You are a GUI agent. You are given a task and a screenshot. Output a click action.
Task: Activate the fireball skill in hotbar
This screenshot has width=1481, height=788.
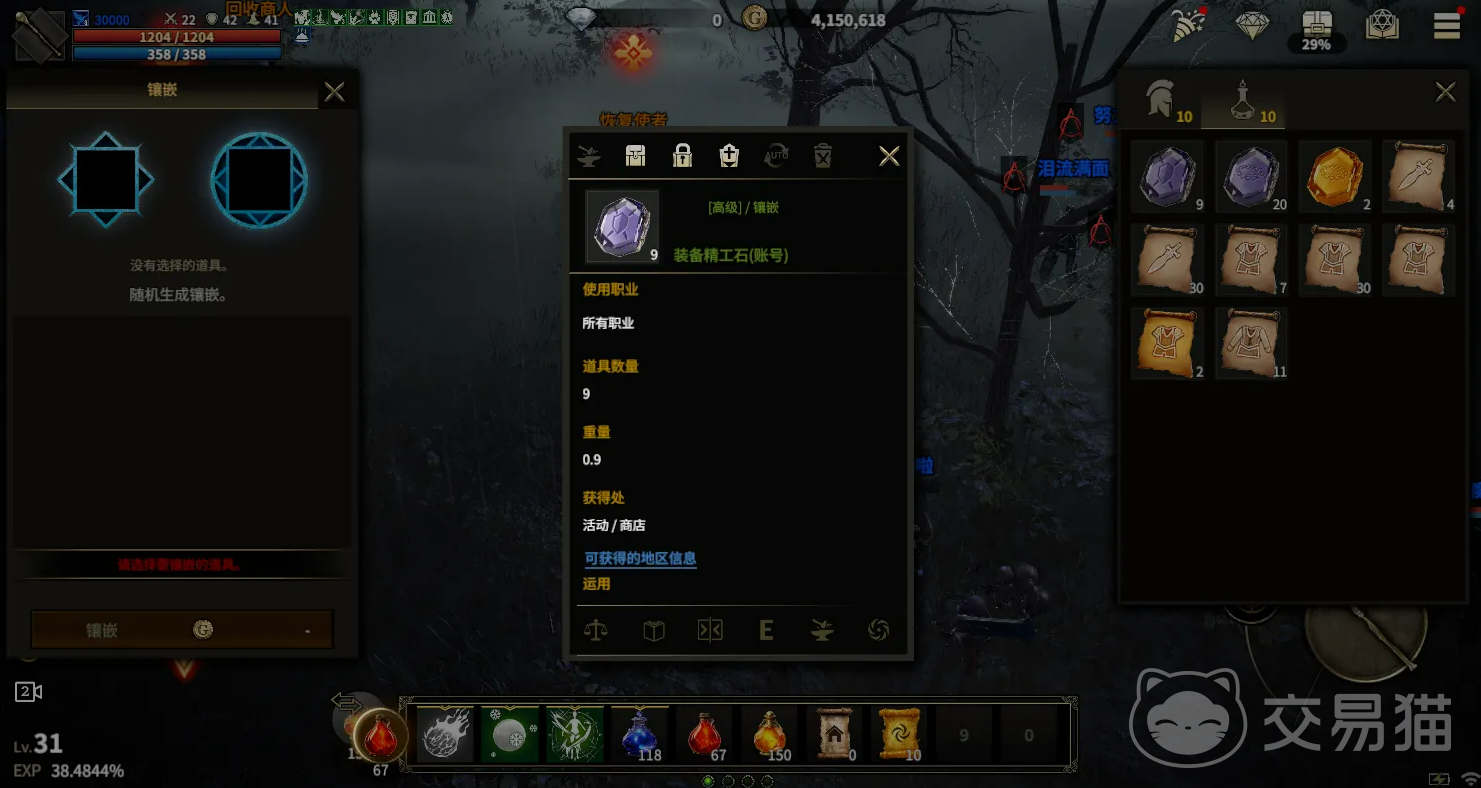pyautogui.click(x=445, y=735)
